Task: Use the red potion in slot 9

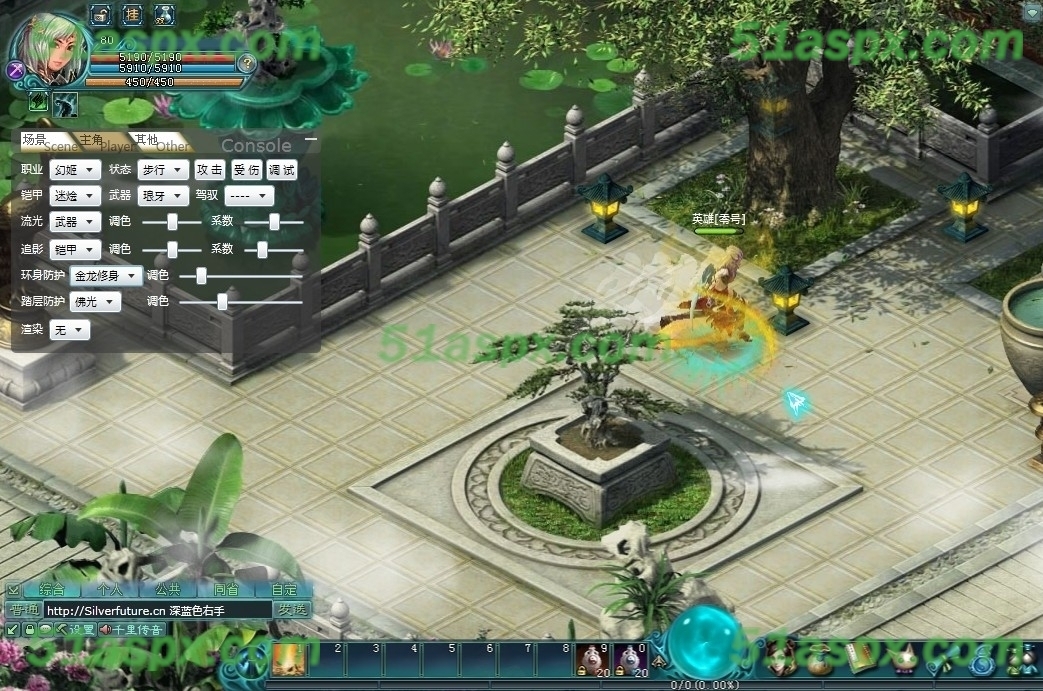Action: click(x=592, y=659)
